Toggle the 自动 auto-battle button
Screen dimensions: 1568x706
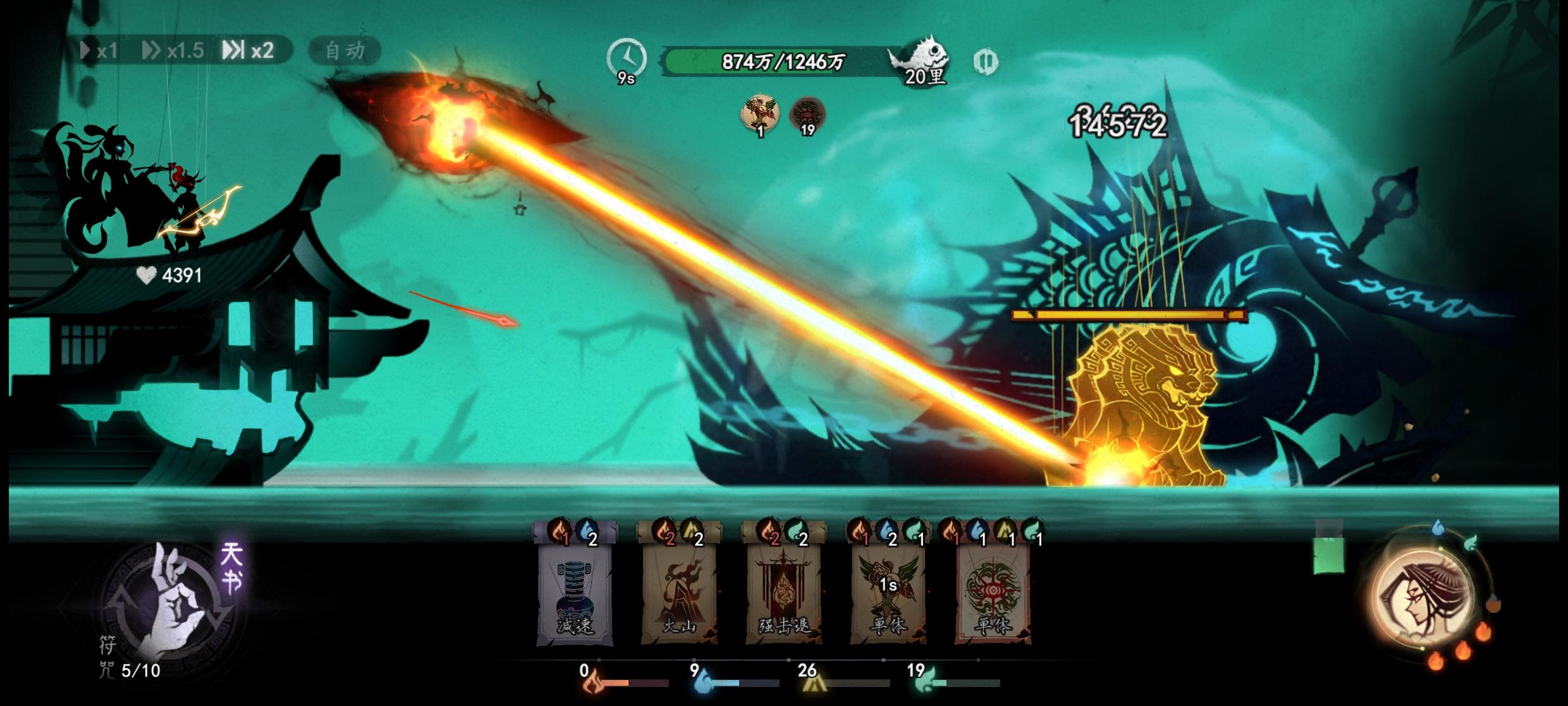345,51
